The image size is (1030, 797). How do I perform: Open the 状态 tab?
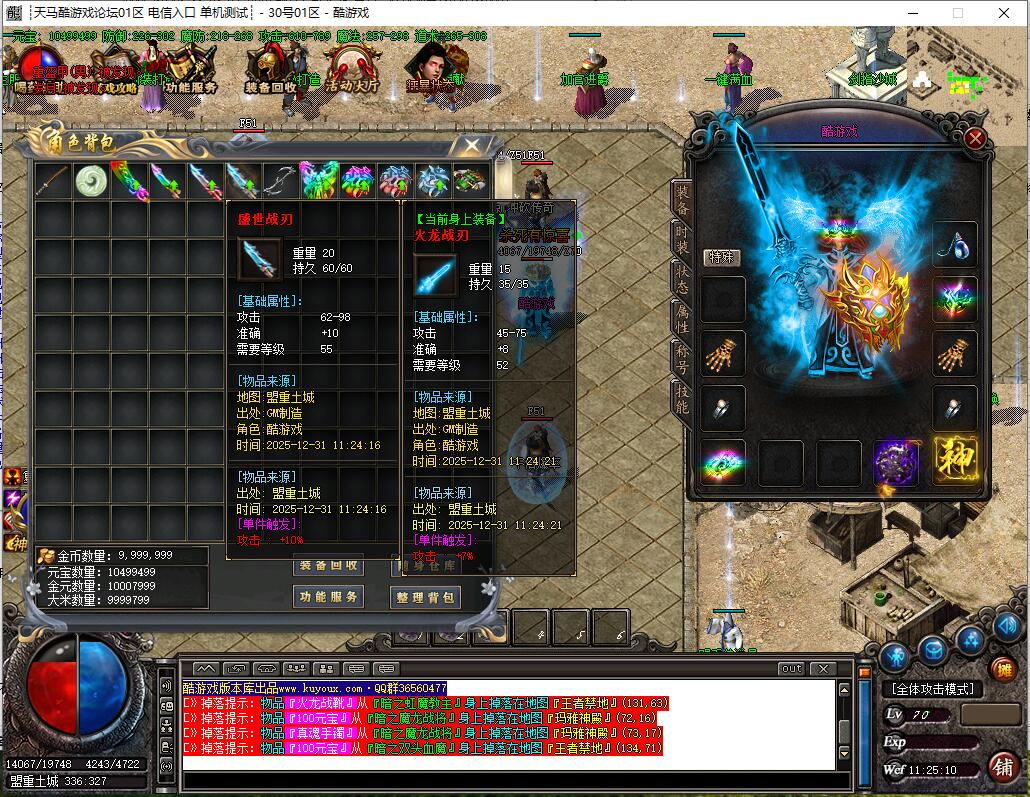[682, 279]
